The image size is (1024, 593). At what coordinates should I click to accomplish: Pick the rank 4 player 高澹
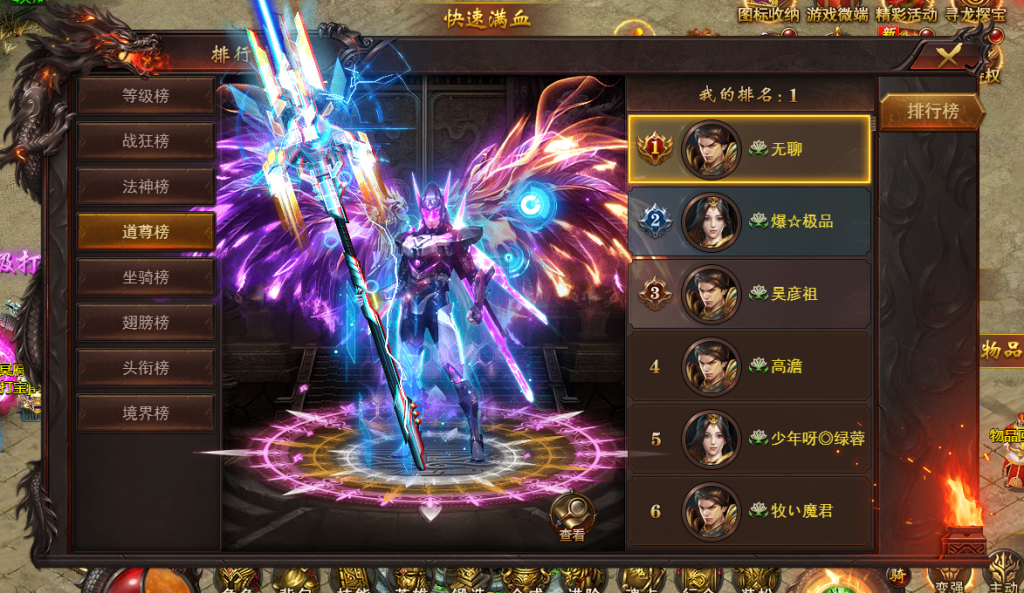click(749, 366)
